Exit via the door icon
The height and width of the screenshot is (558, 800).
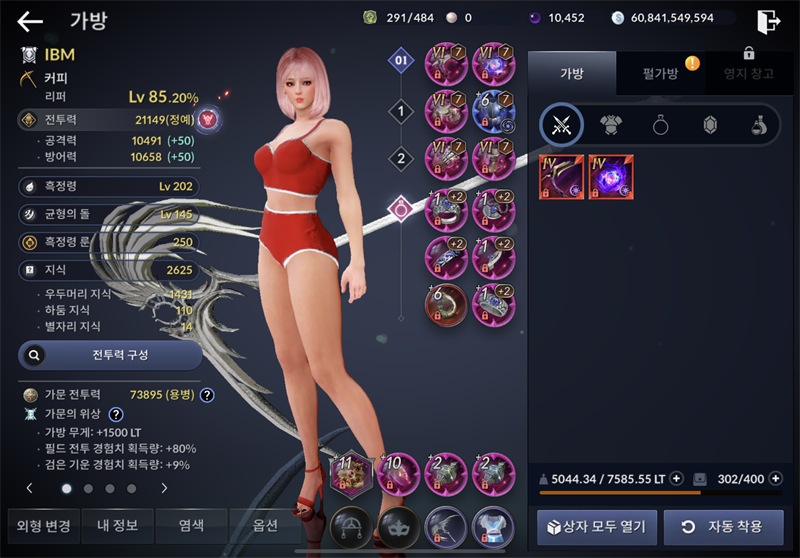(768, 21)
